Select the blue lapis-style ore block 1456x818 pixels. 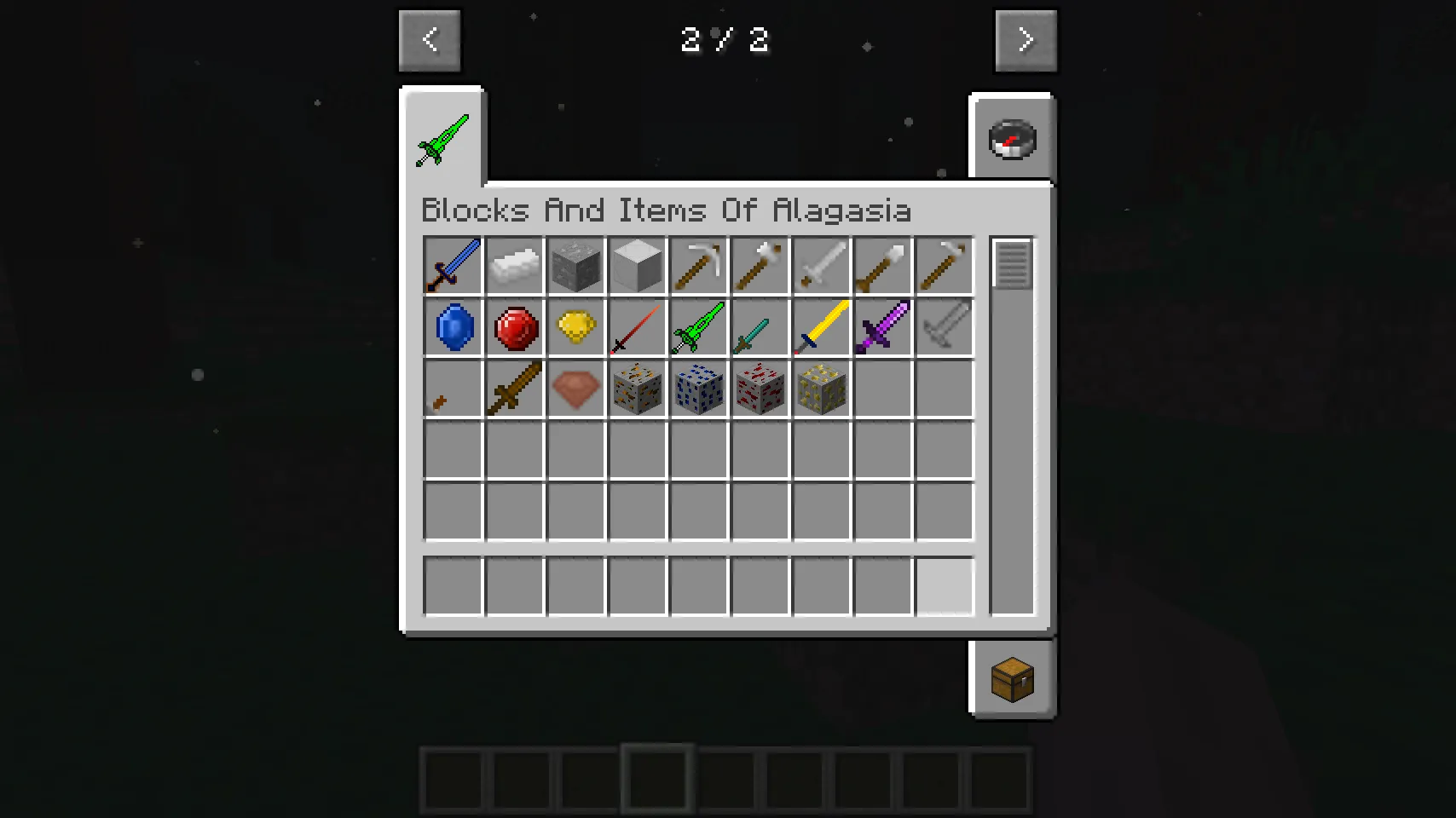point(698,389)
